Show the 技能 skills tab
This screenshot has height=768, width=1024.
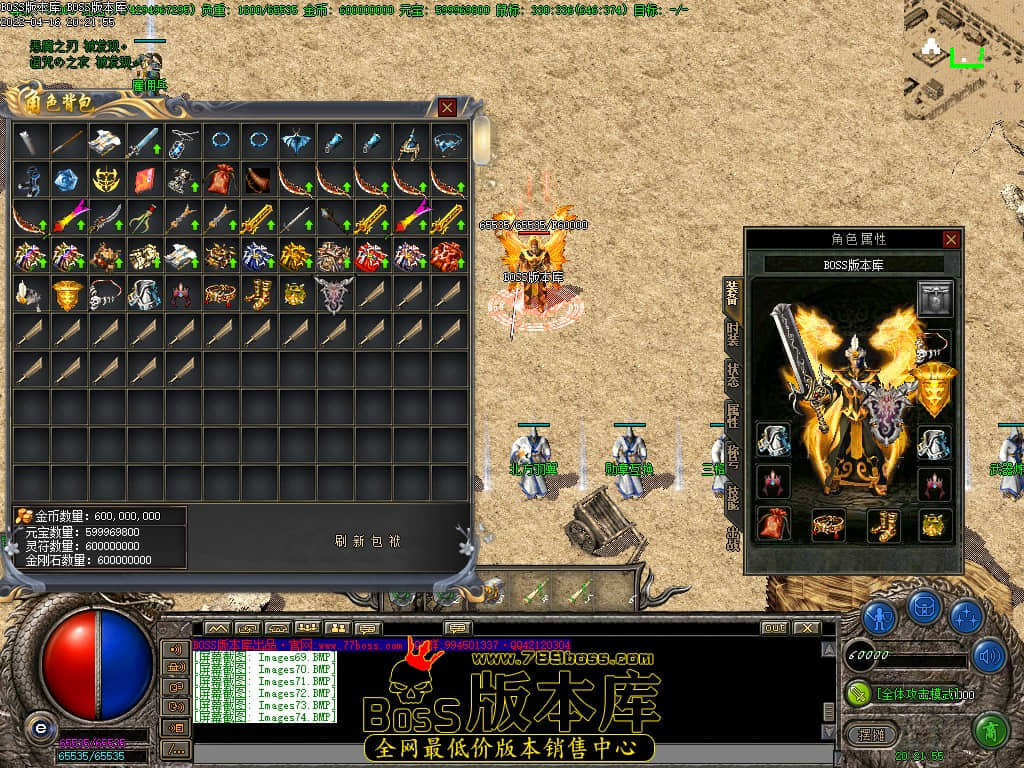733,497
